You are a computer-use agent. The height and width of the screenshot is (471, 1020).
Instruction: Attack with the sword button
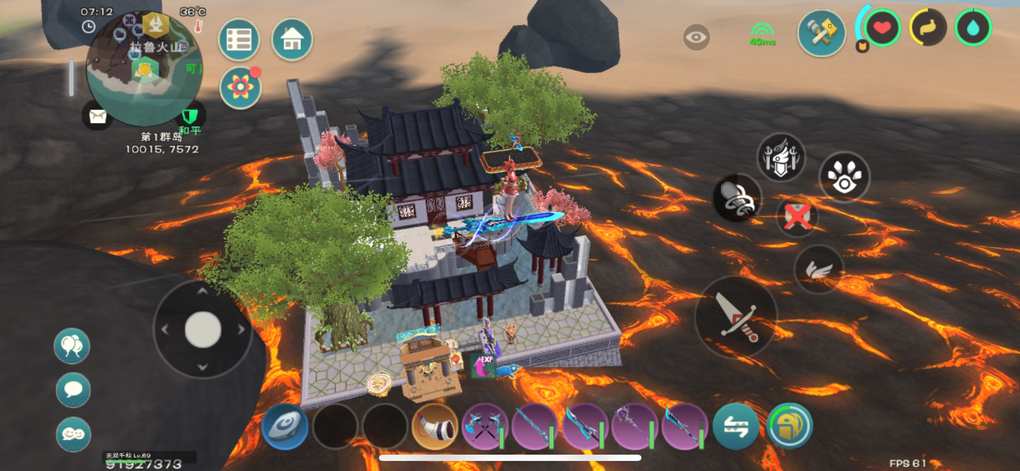point(736,317)
